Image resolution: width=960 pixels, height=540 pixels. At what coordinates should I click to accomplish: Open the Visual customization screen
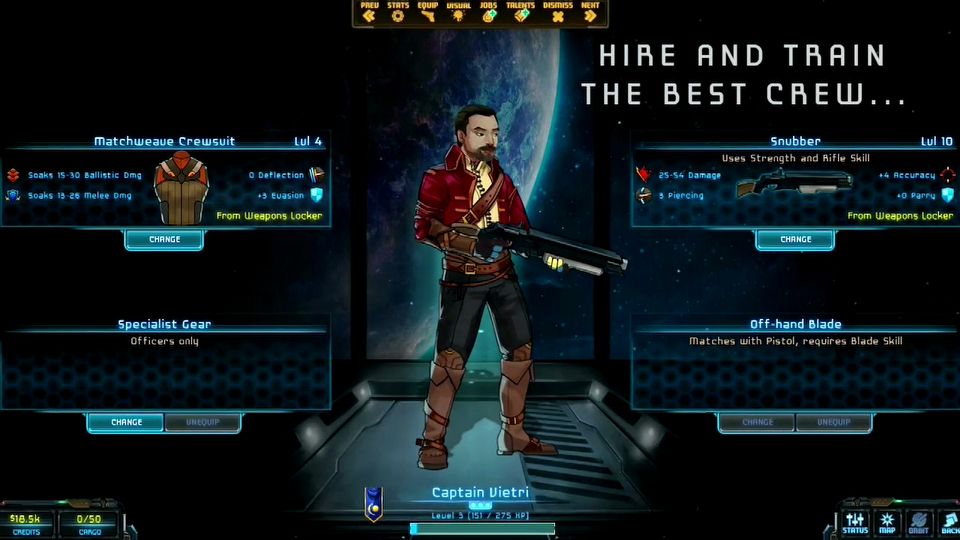[458, 13]
